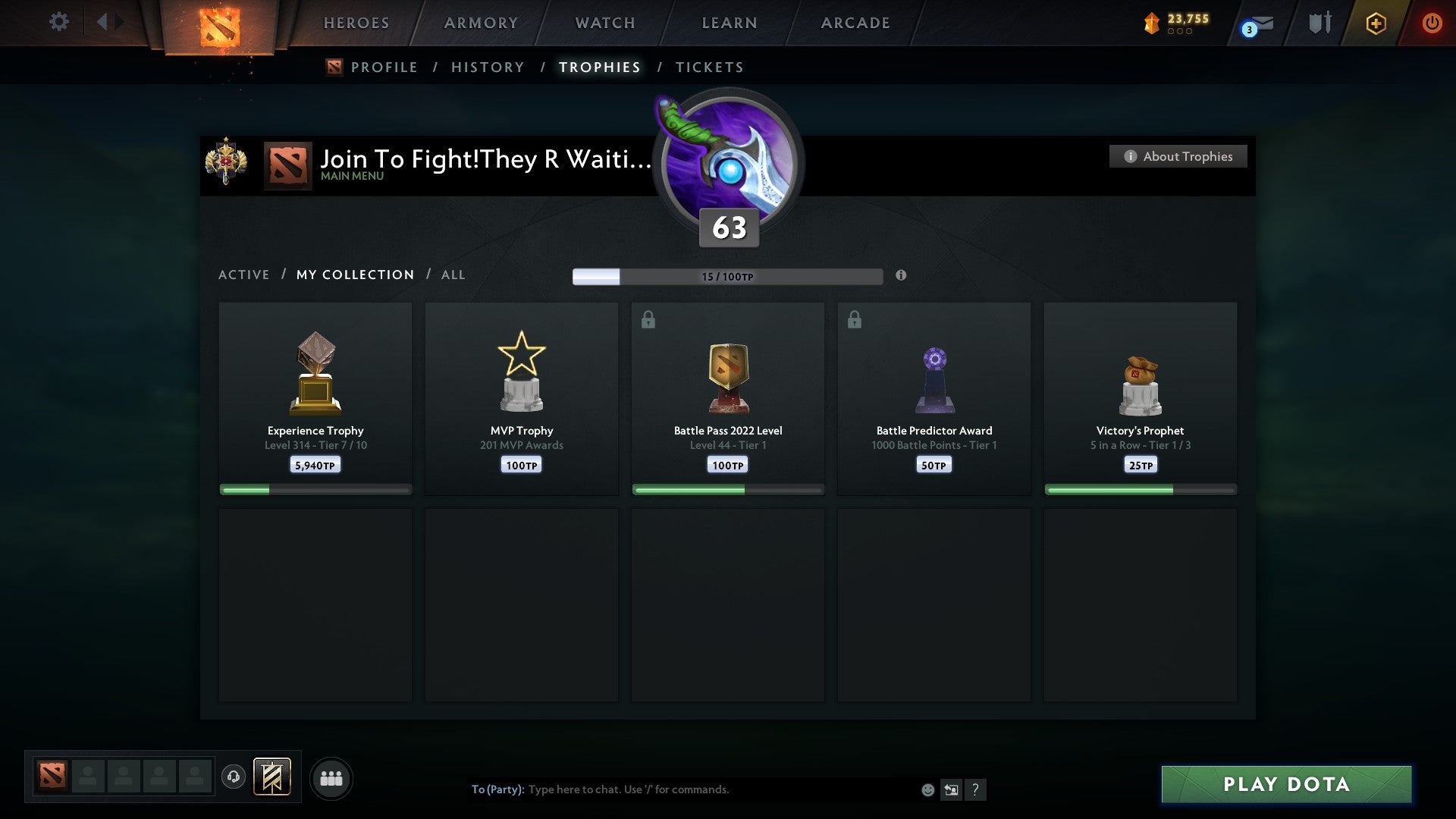Image resolution: width=1456 pixels, height=819 pixels.
Task: Open settings with the gear icon
Action: 58,22
